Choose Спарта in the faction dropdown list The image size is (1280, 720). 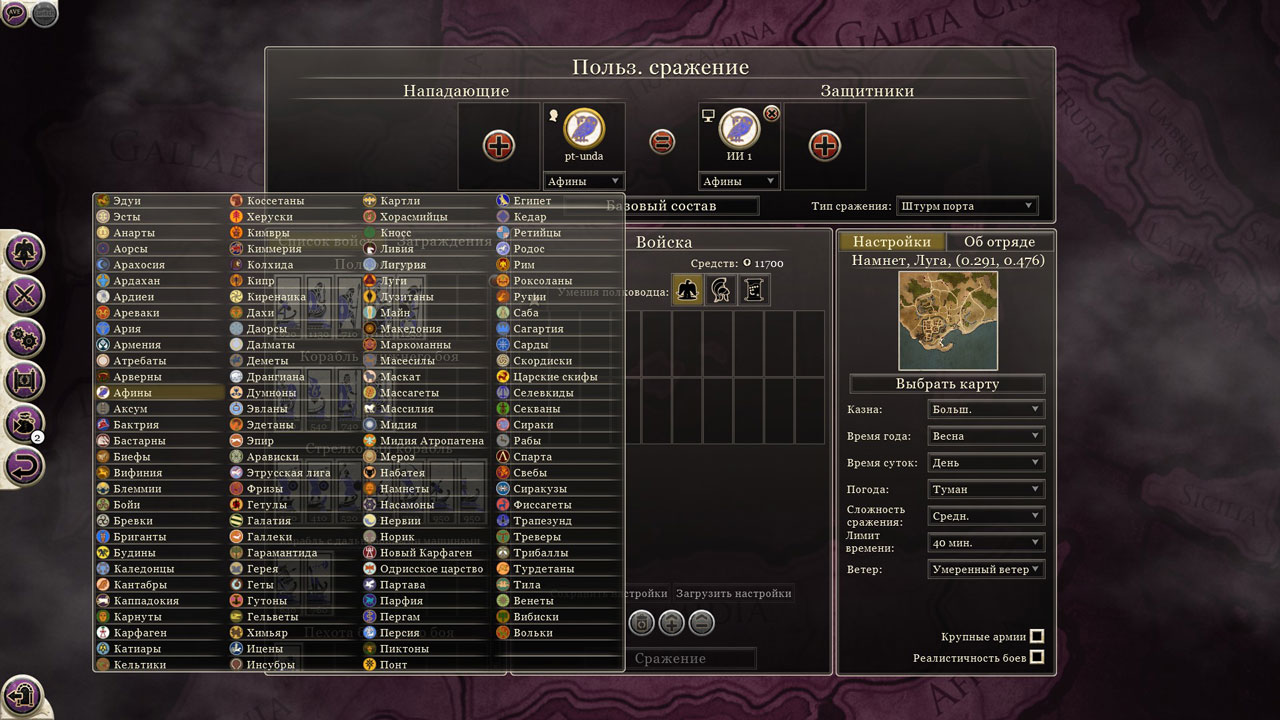point(532,457)
